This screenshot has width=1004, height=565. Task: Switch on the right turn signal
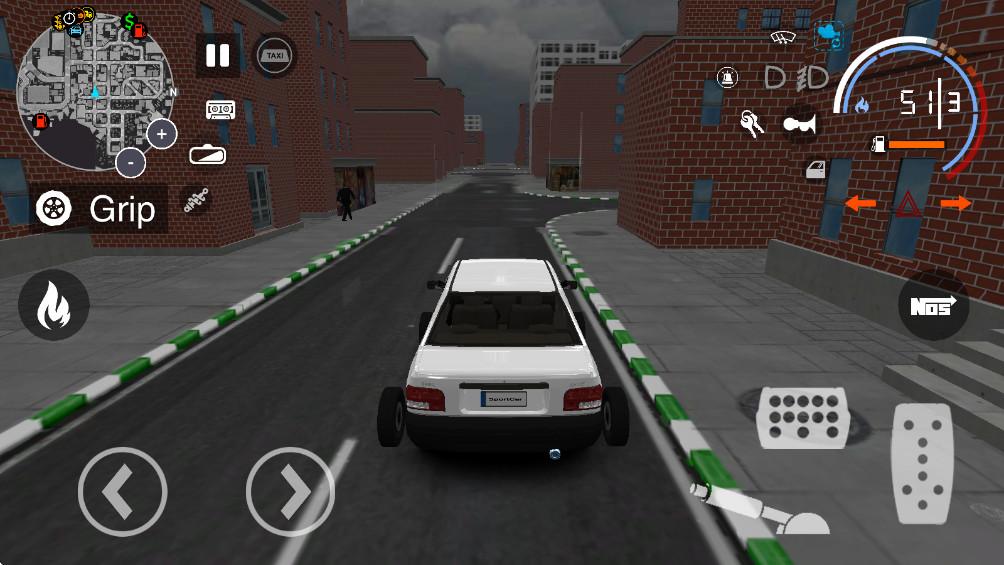click(x=956, y=204)
